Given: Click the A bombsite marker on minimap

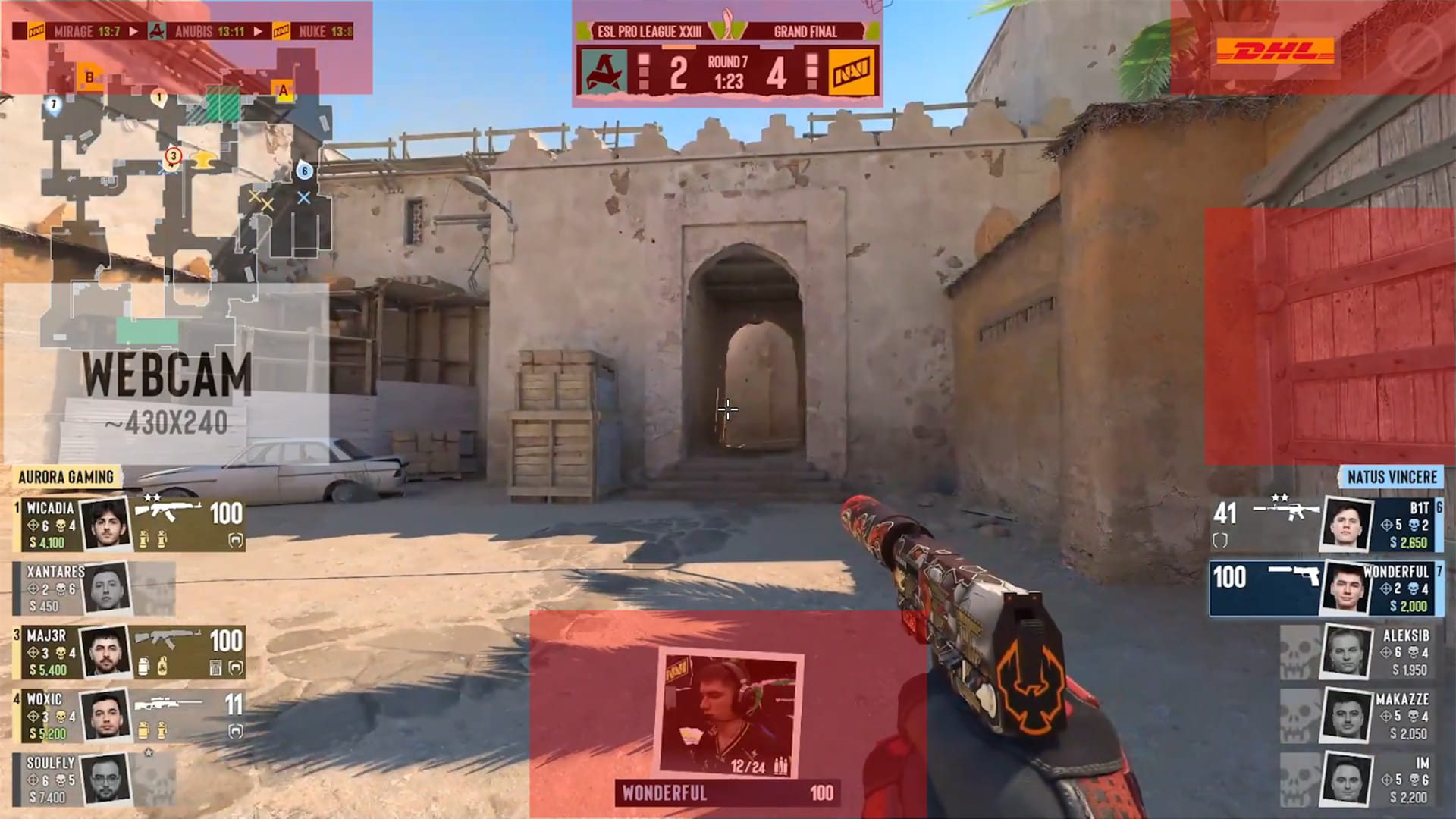Looking at the screenshot, I should point(284,90).
